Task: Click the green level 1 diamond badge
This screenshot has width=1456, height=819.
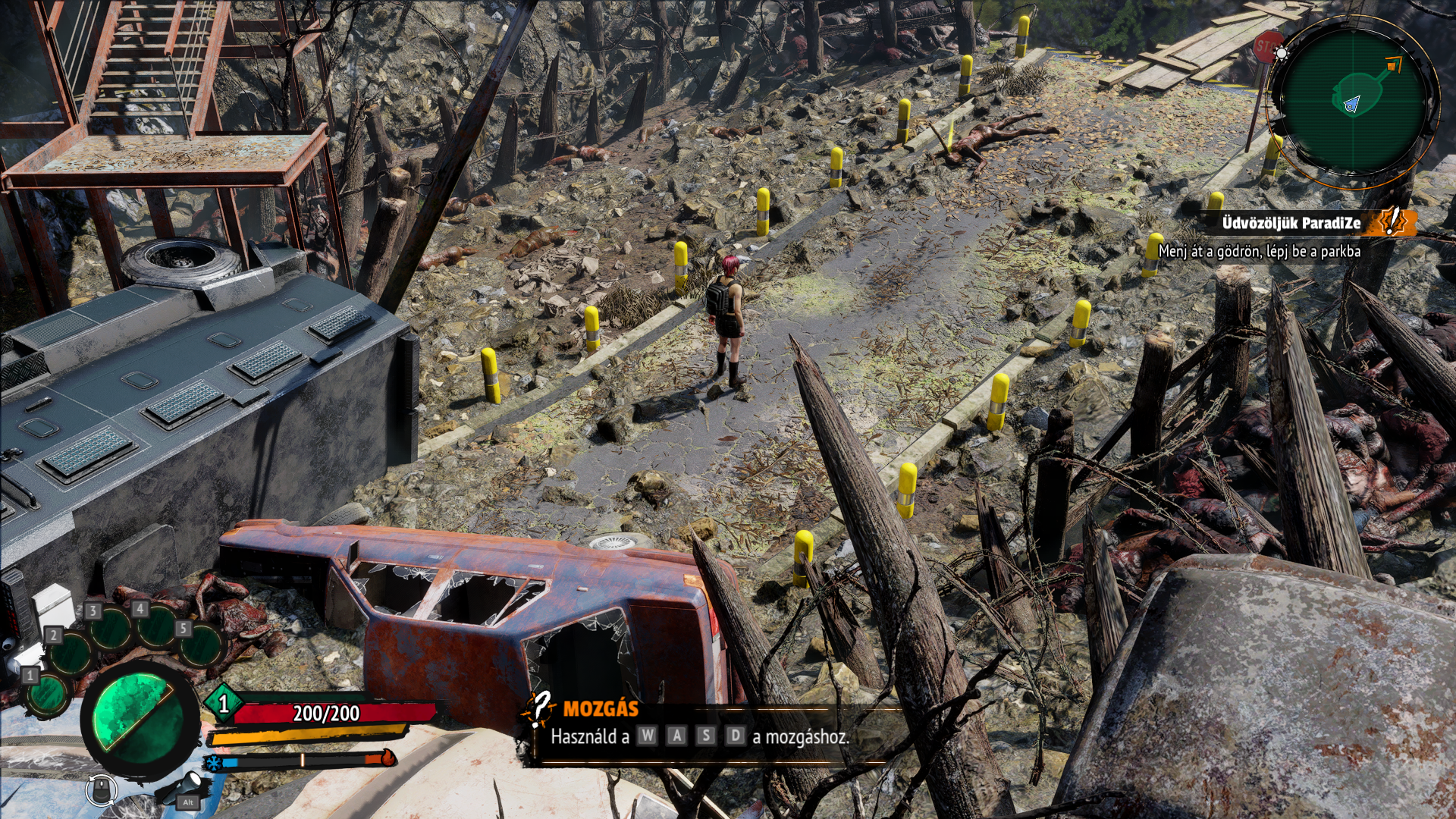Action: coord(223,704)
